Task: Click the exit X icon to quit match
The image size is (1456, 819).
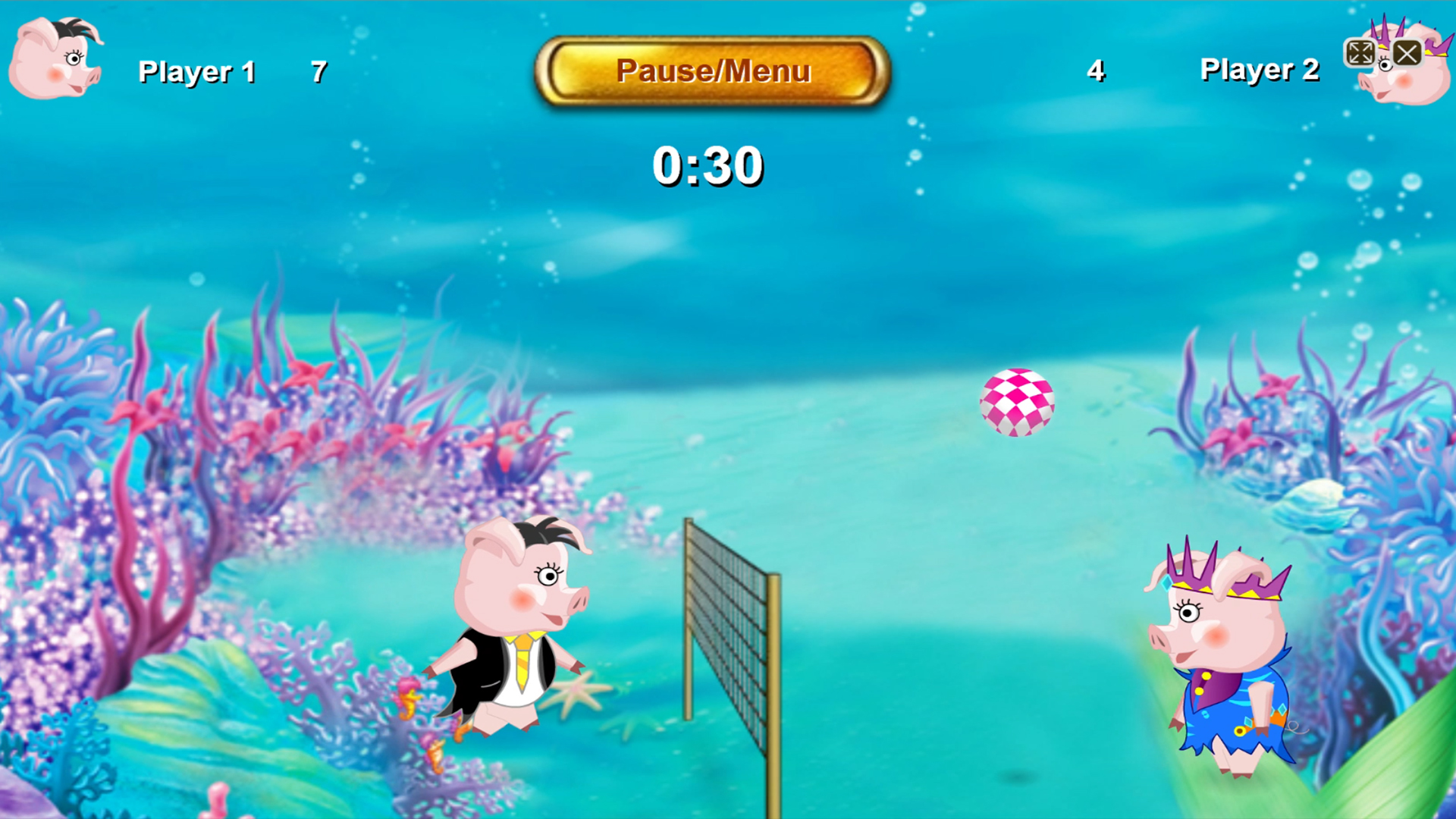Action: pyautogui.click(x=1408, y=53)
